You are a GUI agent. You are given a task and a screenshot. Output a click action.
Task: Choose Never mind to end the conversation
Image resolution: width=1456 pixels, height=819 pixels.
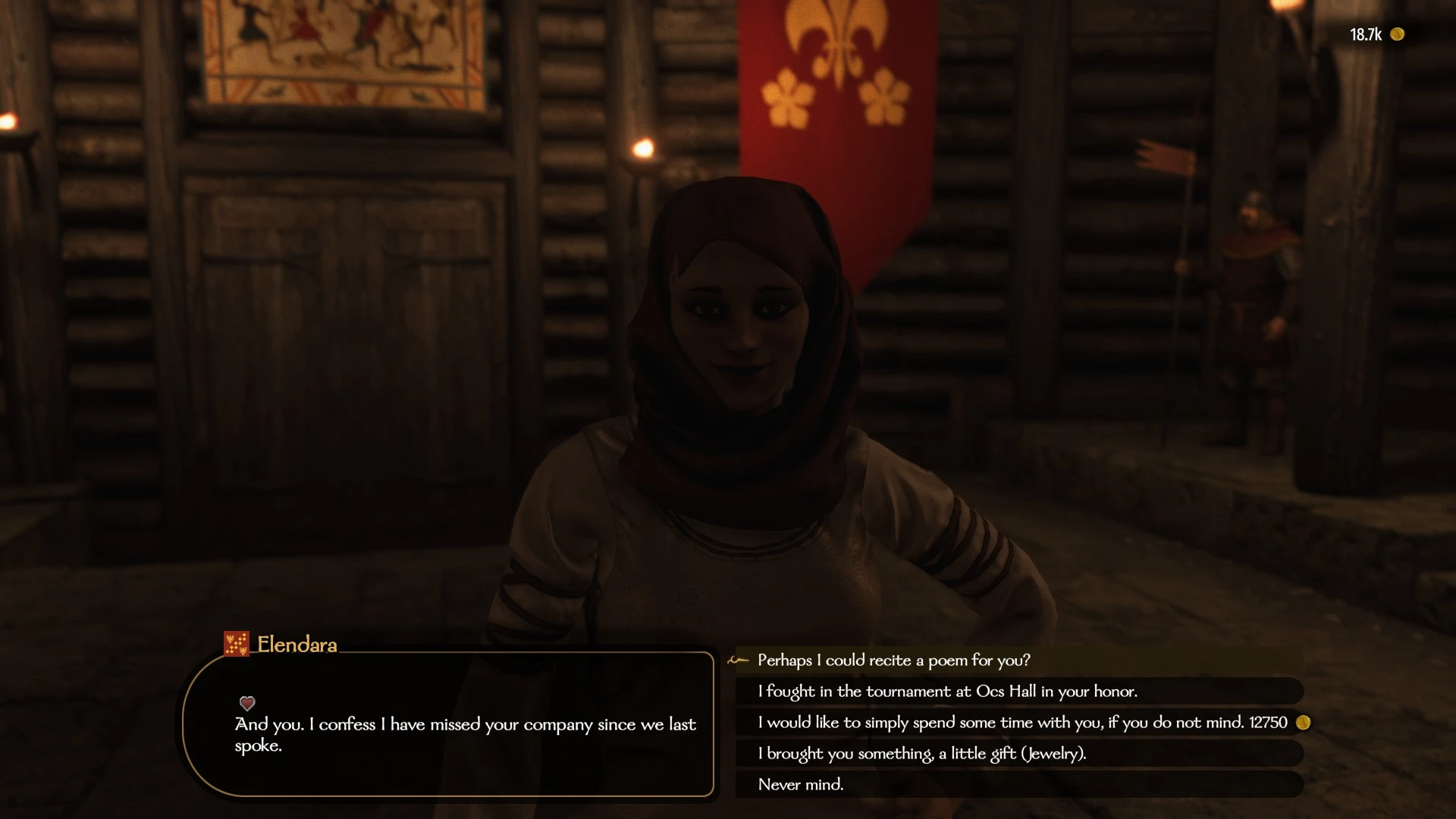tap(800, 785)
